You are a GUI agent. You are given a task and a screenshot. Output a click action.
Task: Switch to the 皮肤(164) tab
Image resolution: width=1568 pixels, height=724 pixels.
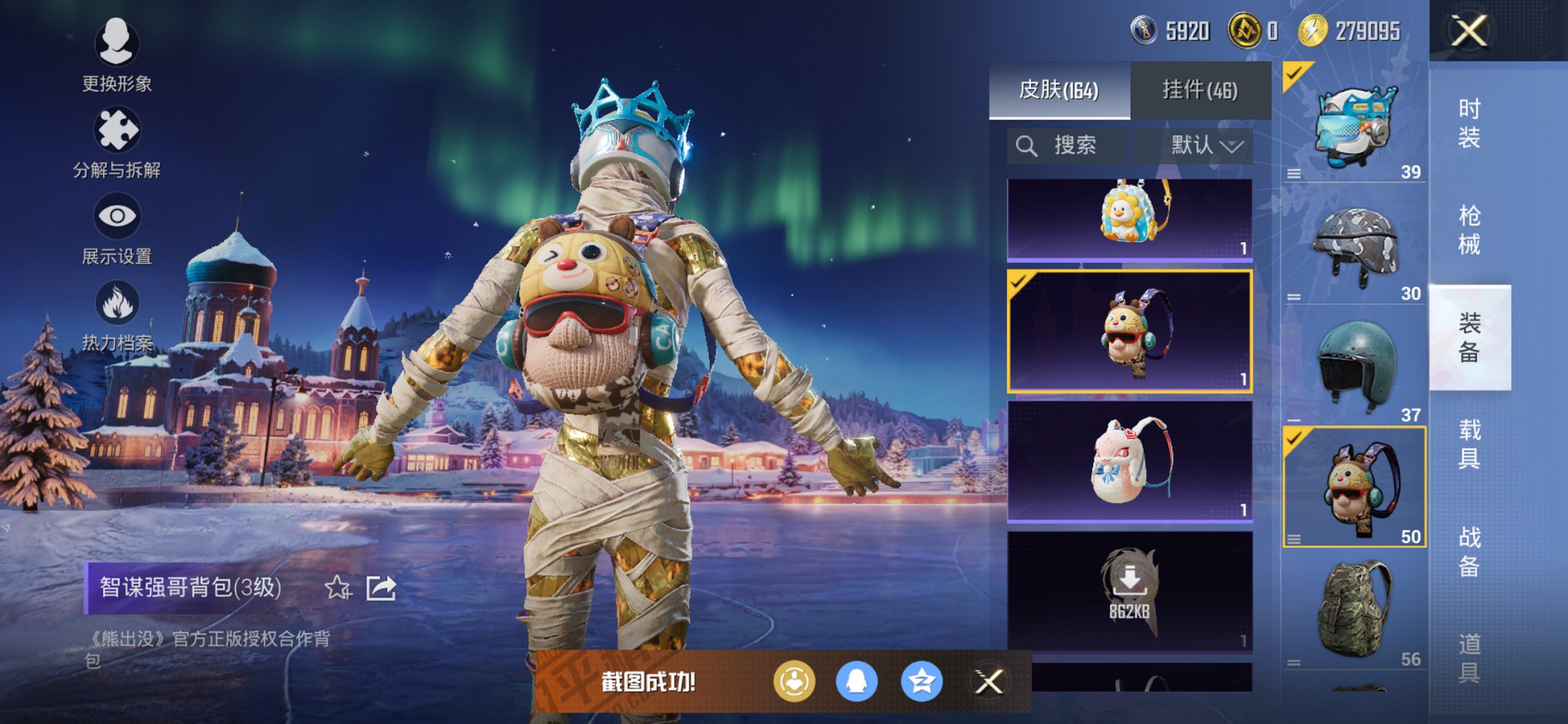pos(1059,90)
